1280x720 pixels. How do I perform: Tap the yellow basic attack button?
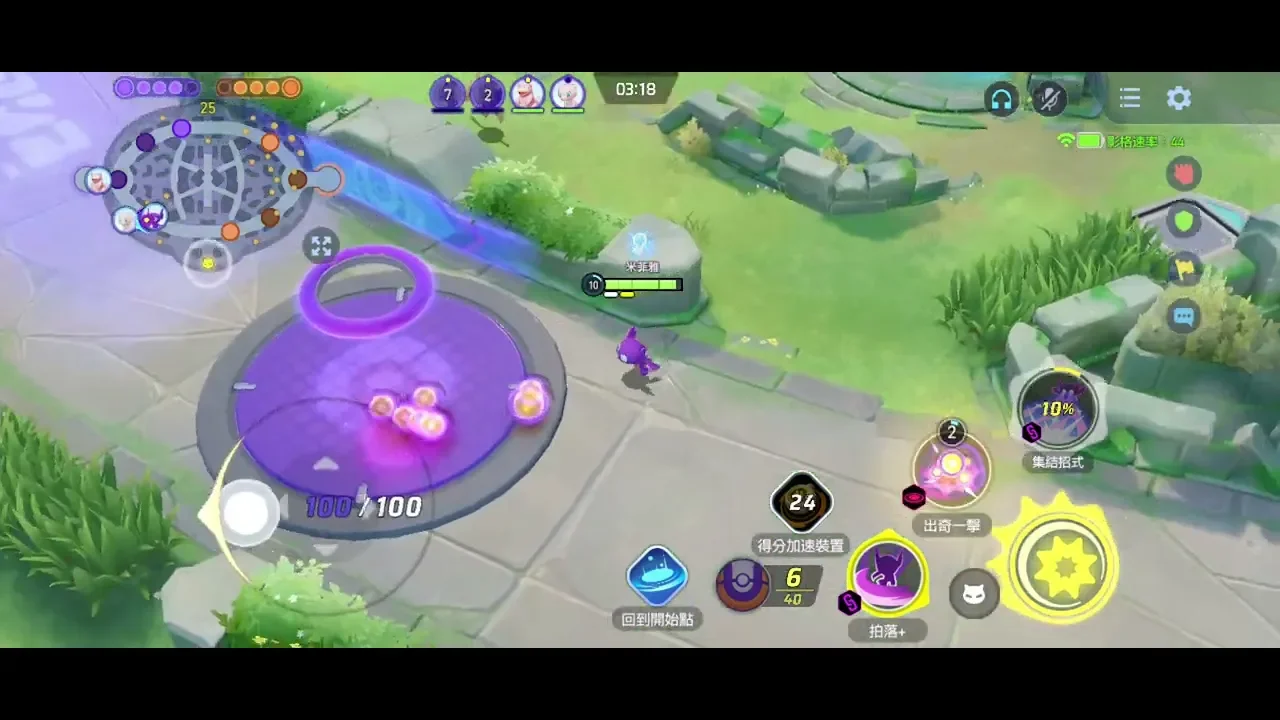pos(1062,564)
